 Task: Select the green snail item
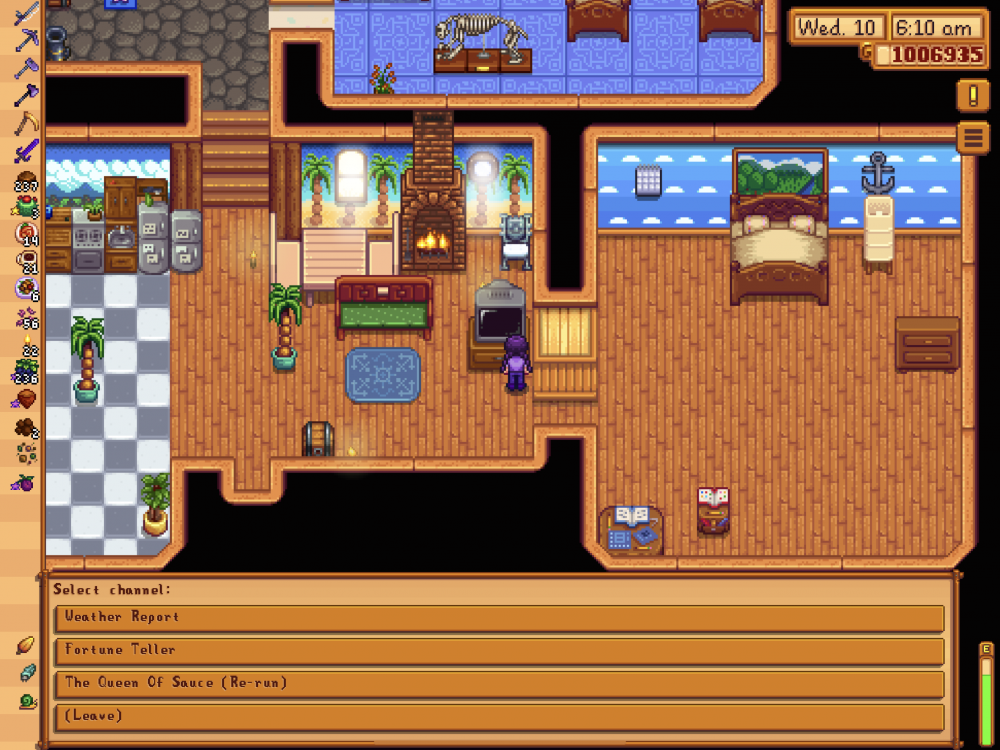pos(26,701)
